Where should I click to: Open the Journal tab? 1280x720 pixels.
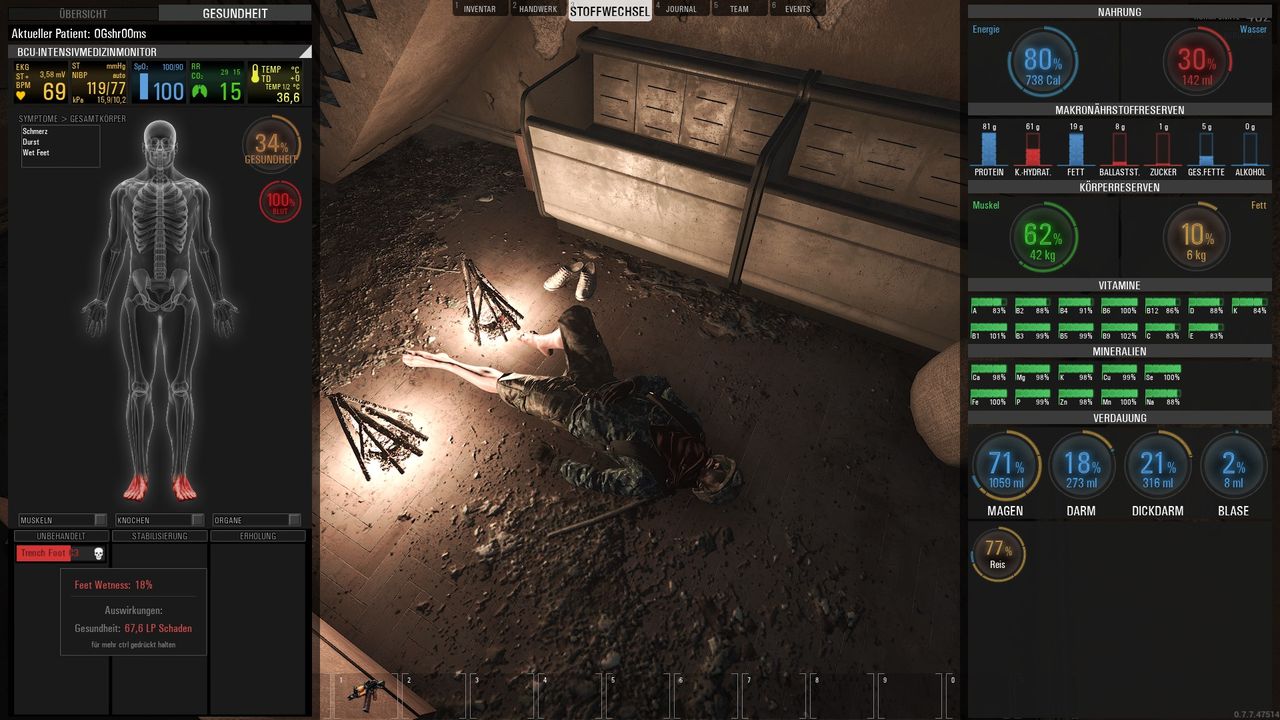point(681,9)
